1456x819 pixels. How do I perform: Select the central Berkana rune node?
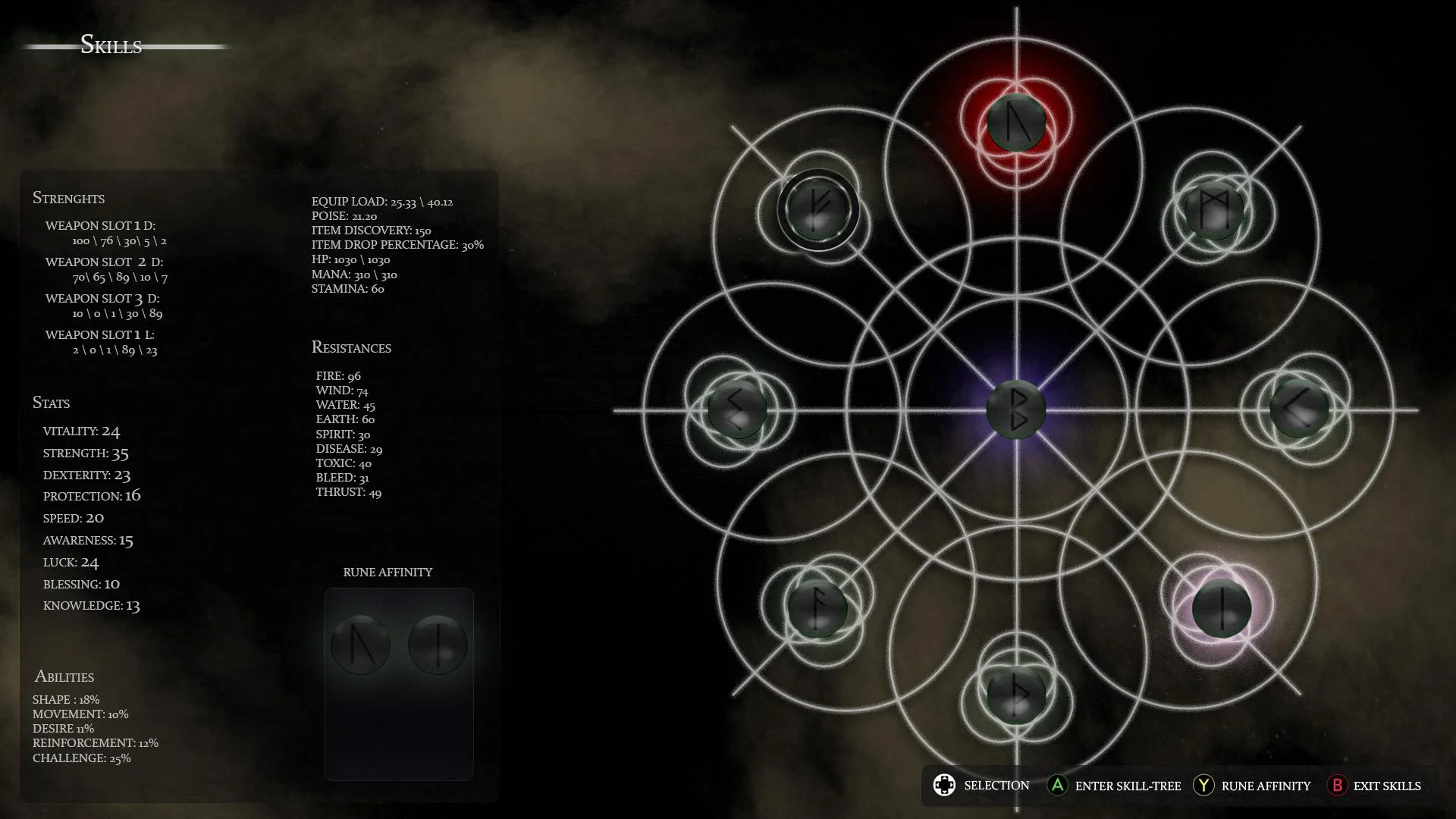point(1018,409)
